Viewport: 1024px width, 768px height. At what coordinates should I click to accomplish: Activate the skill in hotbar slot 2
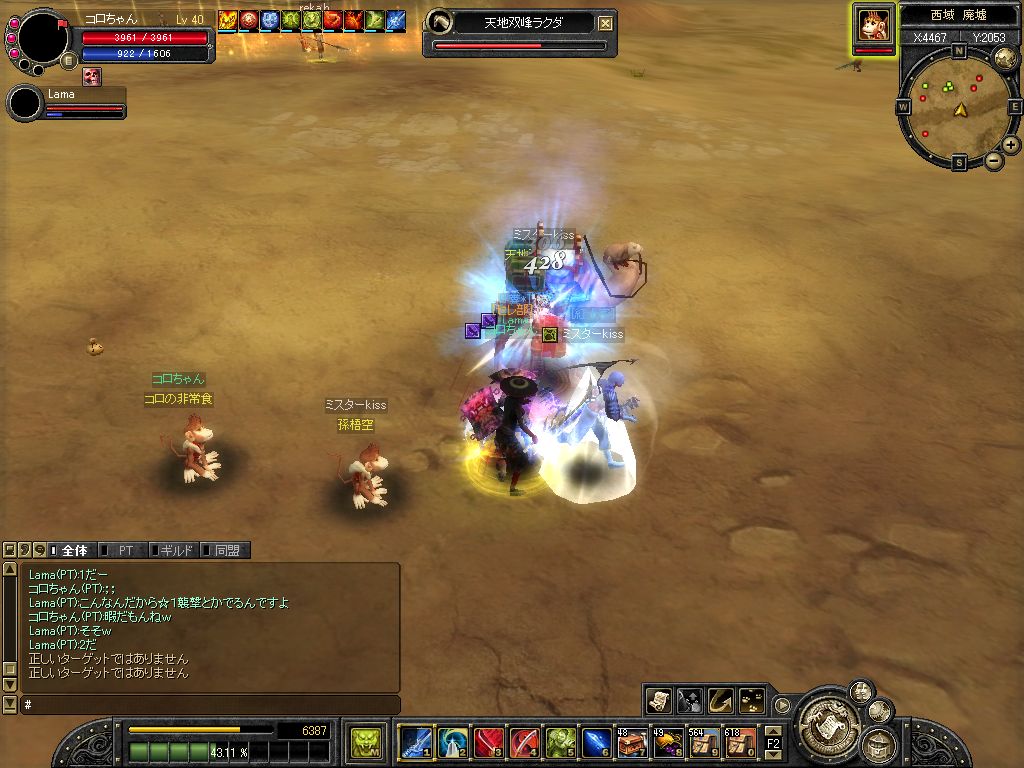coord(452,743)
